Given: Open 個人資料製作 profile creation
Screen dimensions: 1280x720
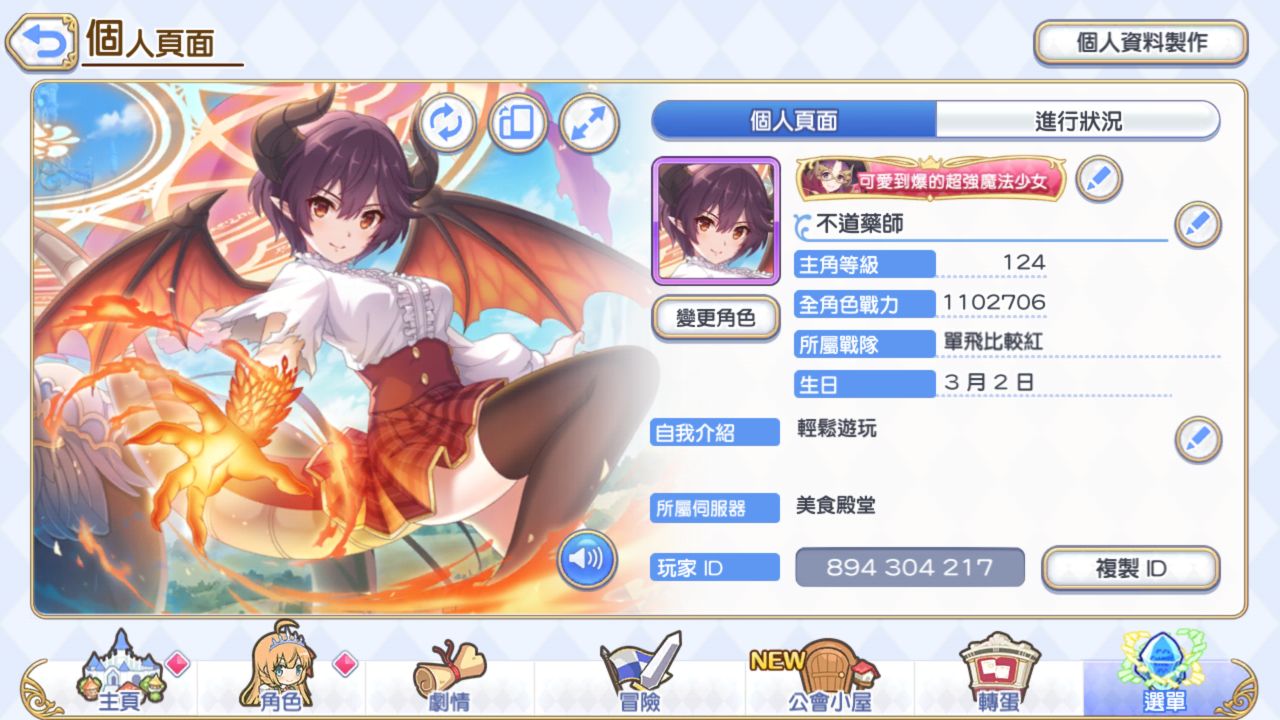Looking at the screenshot, I should (1141, 43).
